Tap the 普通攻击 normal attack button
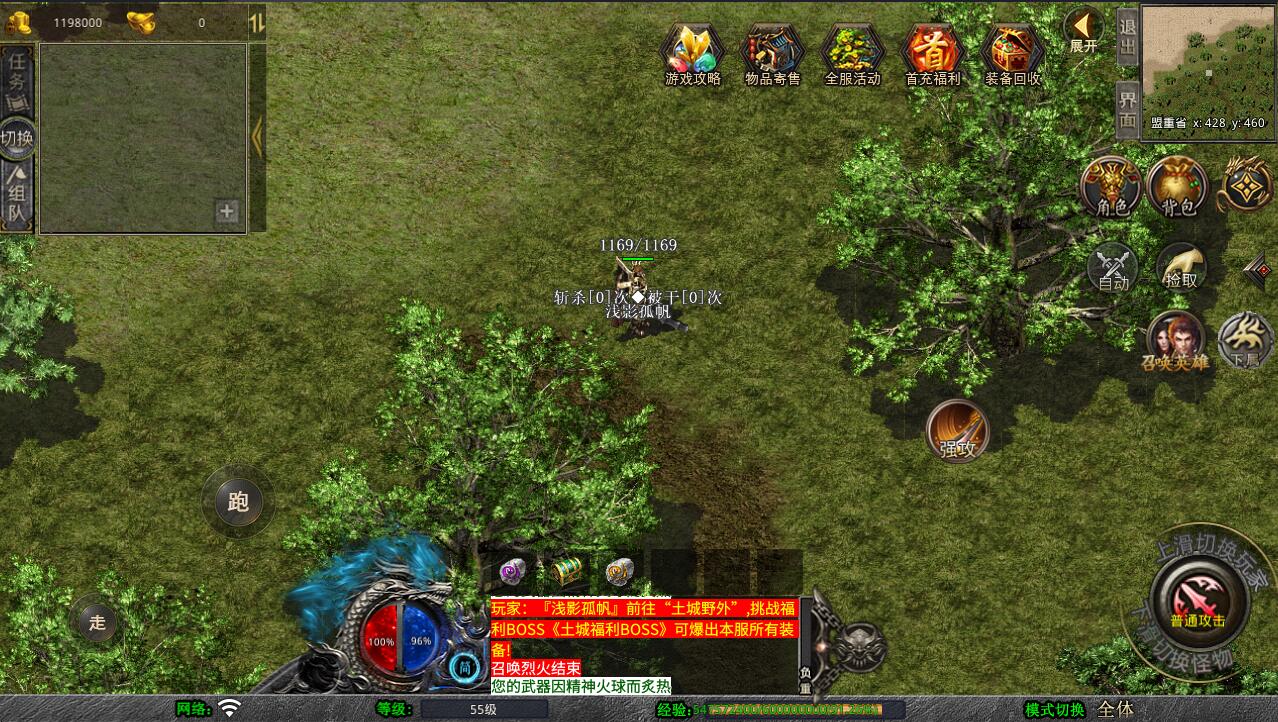Image resolution: width=1278 pixels, height=722 pixels. click(x=1197, y=600)
